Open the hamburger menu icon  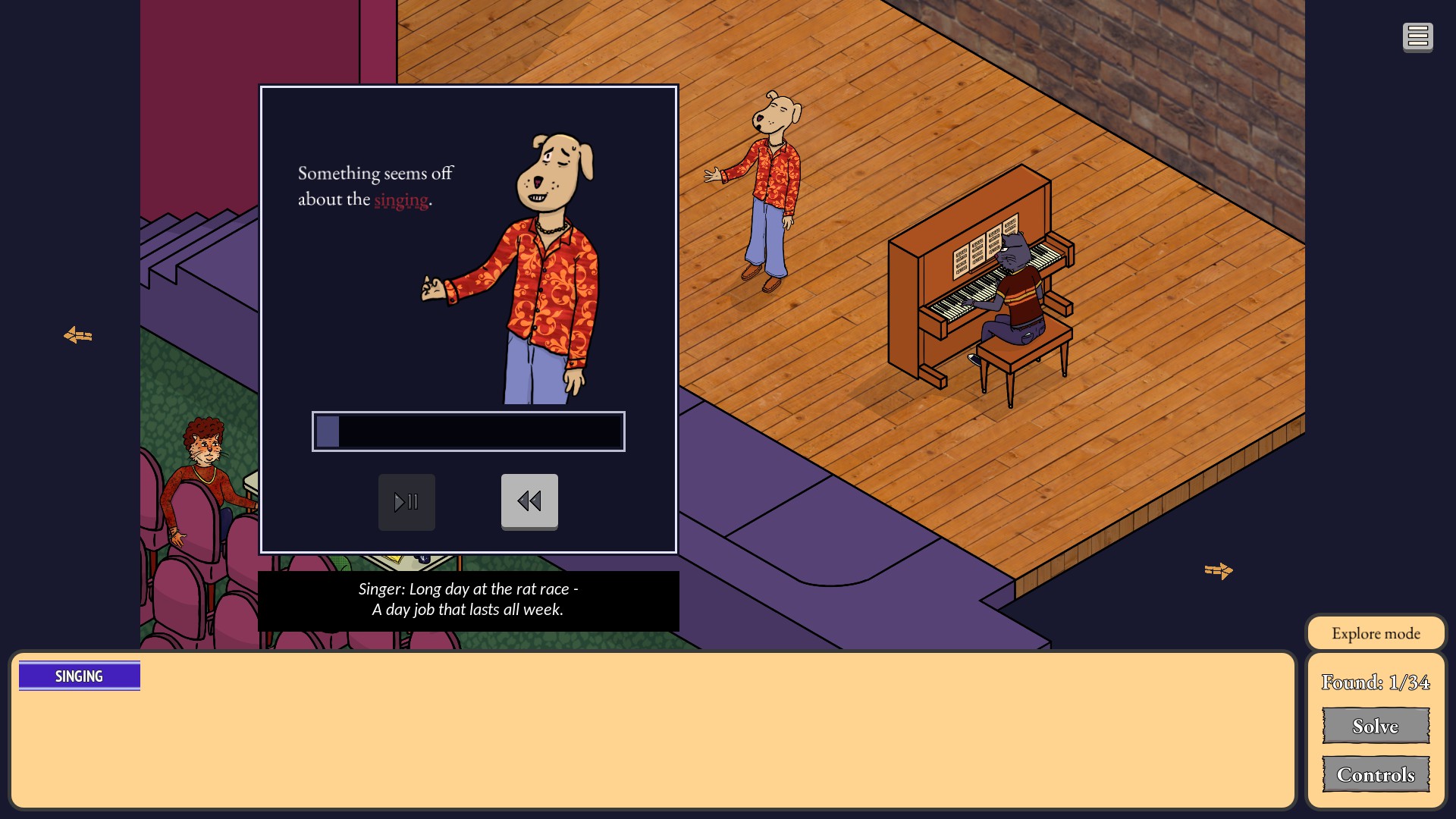click(1417, 36)
